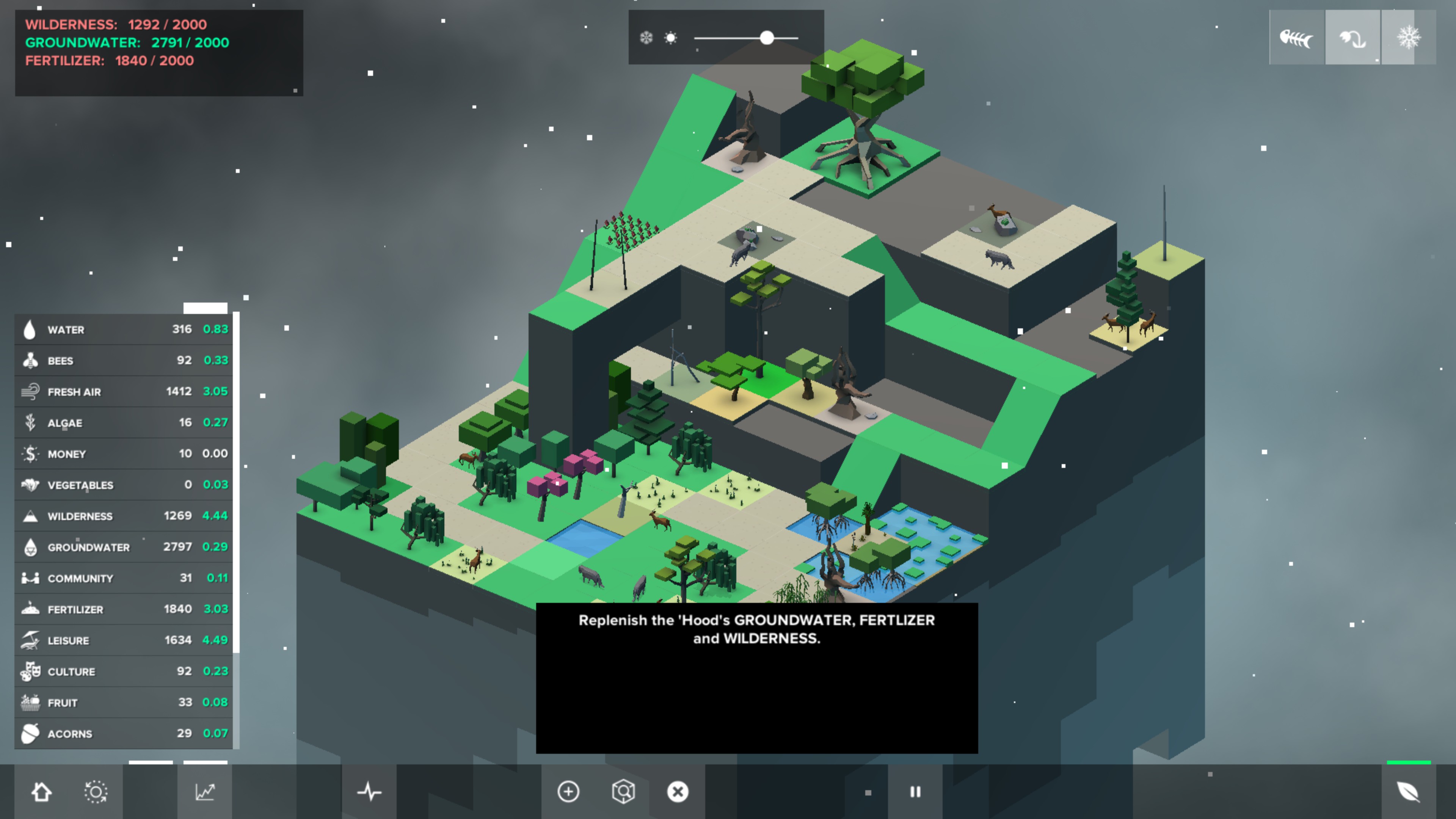Click the home icon in the bottom bar
Viewport: 1456px width, 819px height.
click(41, 792)
